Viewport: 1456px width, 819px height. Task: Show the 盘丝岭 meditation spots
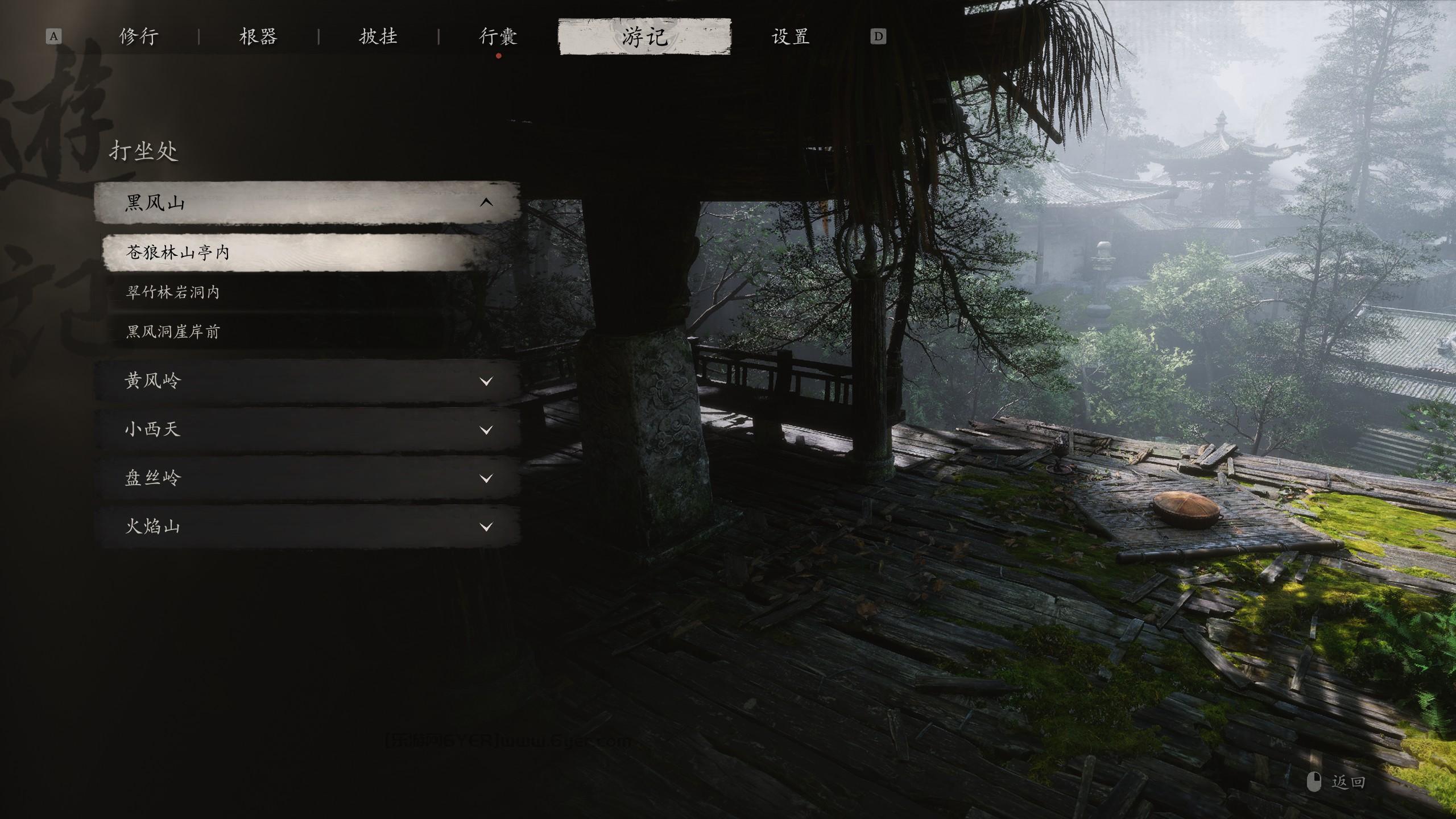pos(307,478)
